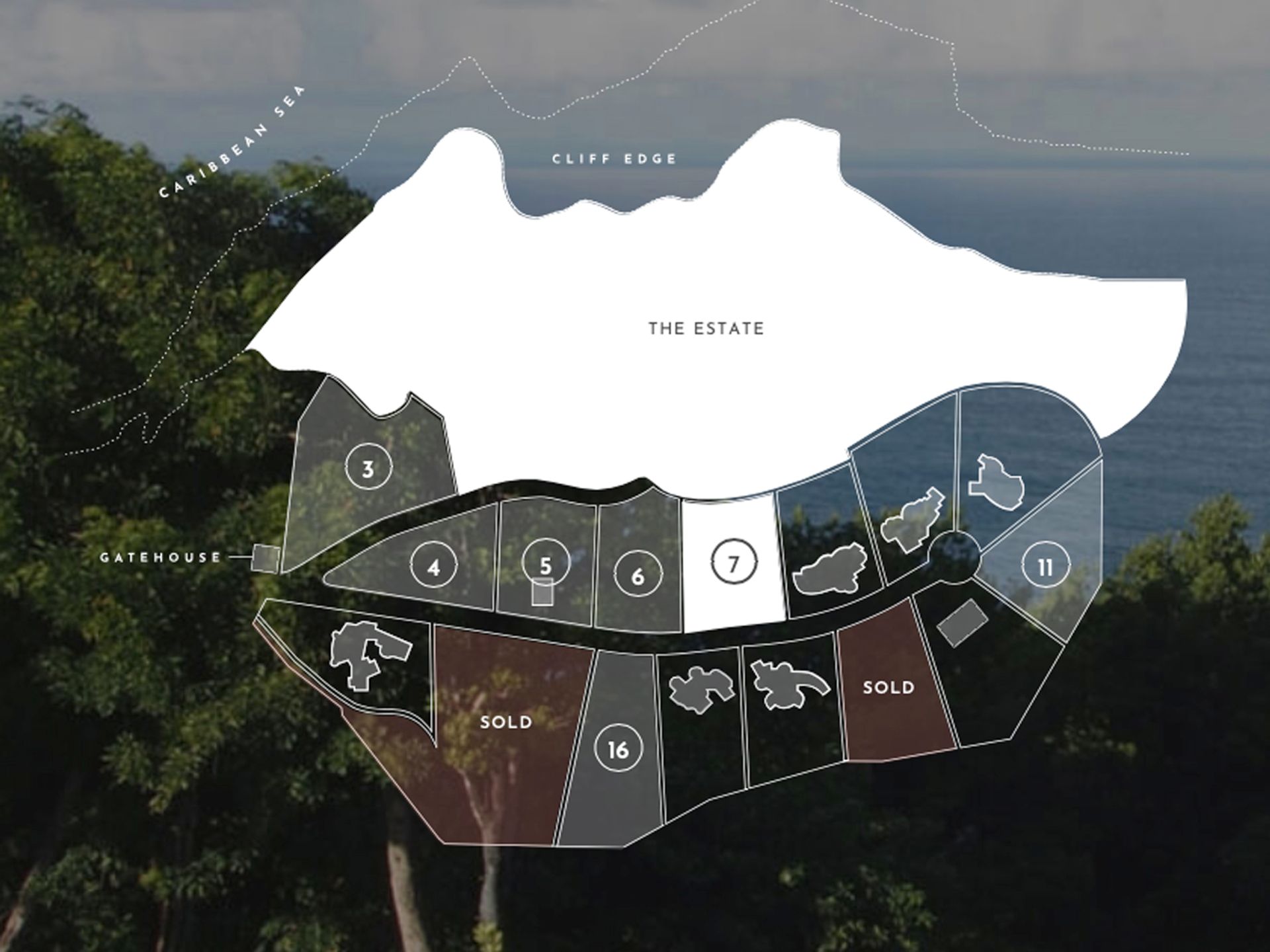The image size is (1270, 952).
Task: Select lot number 16
Action: coord(618,749)
